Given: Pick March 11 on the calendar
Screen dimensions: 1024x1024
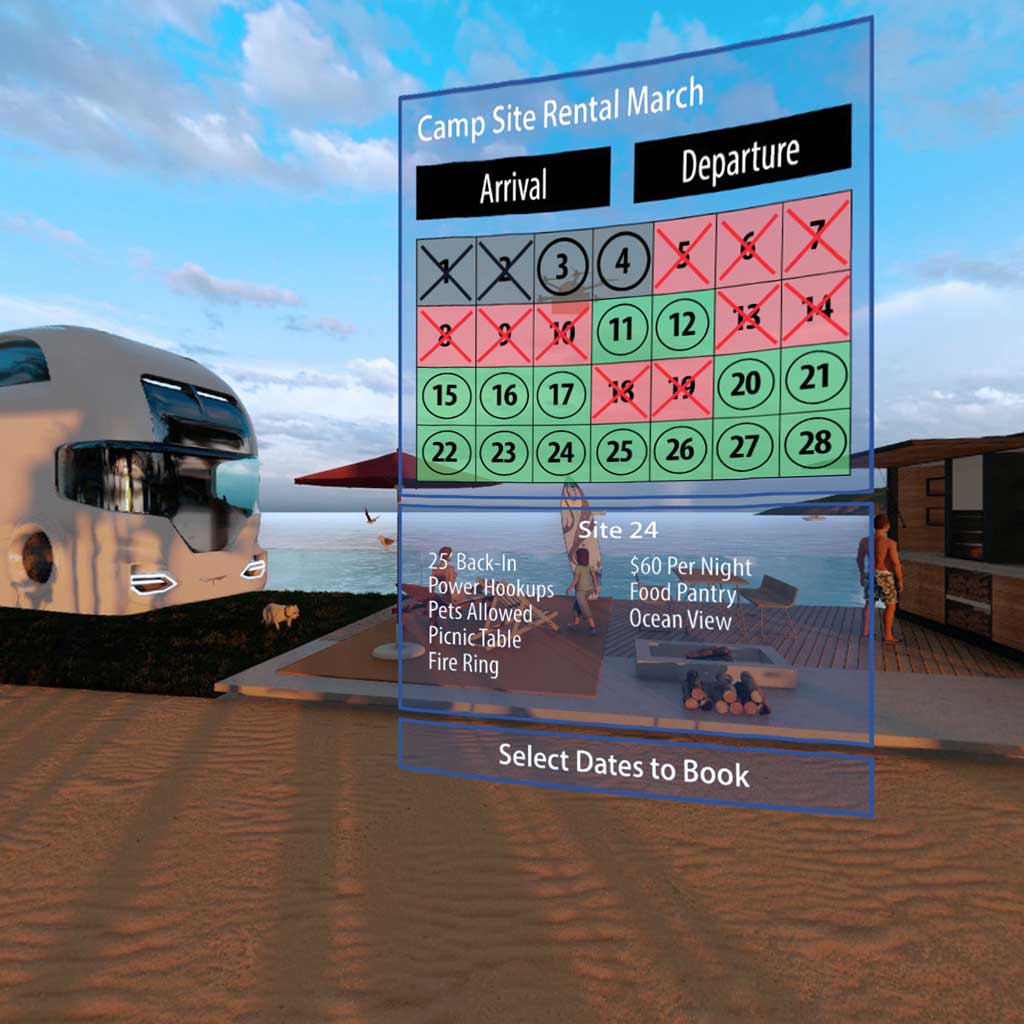Looking at the screenshot, I should pyautogui.click(x=621, y=328).
